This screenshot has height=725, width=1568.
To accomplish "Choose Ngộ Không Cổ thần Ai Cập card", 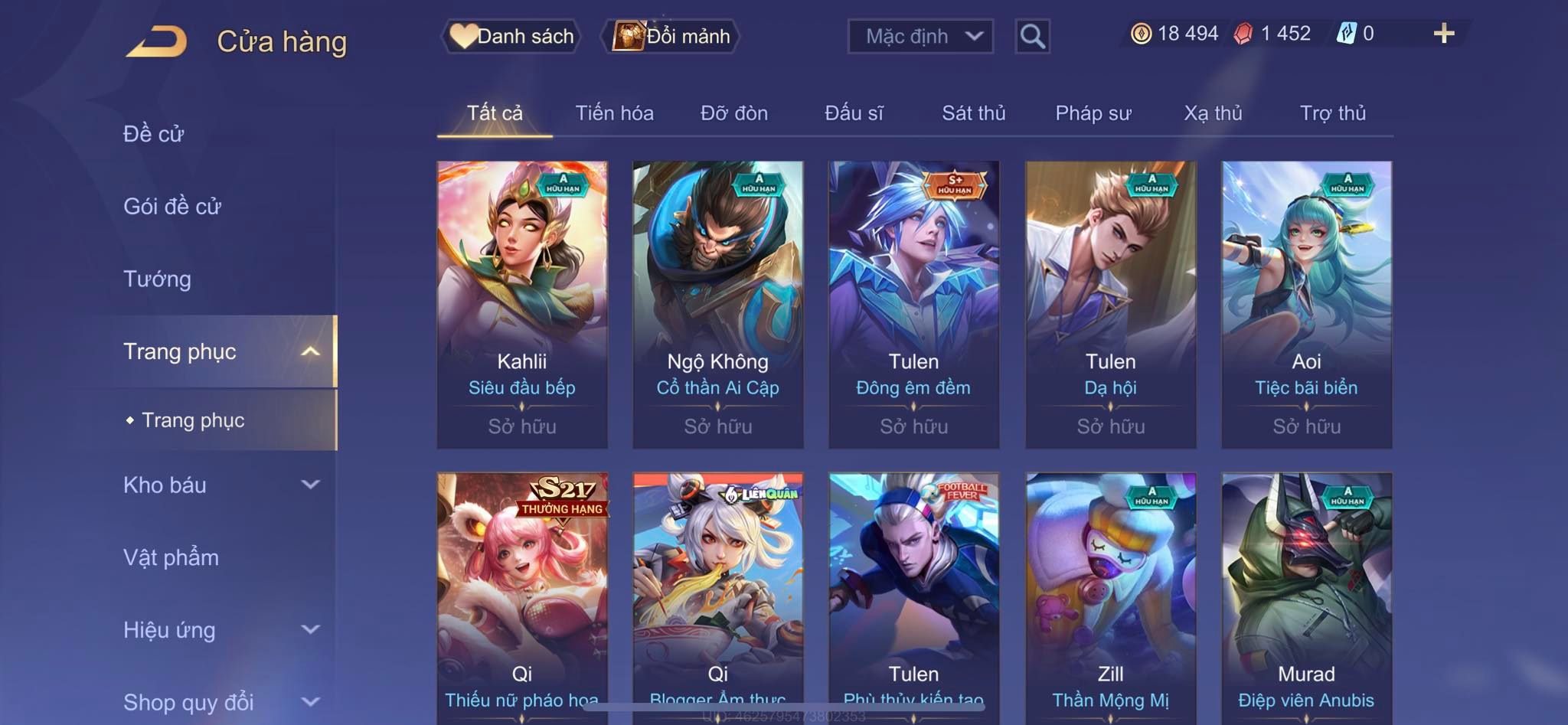I will tap(718, 304).
